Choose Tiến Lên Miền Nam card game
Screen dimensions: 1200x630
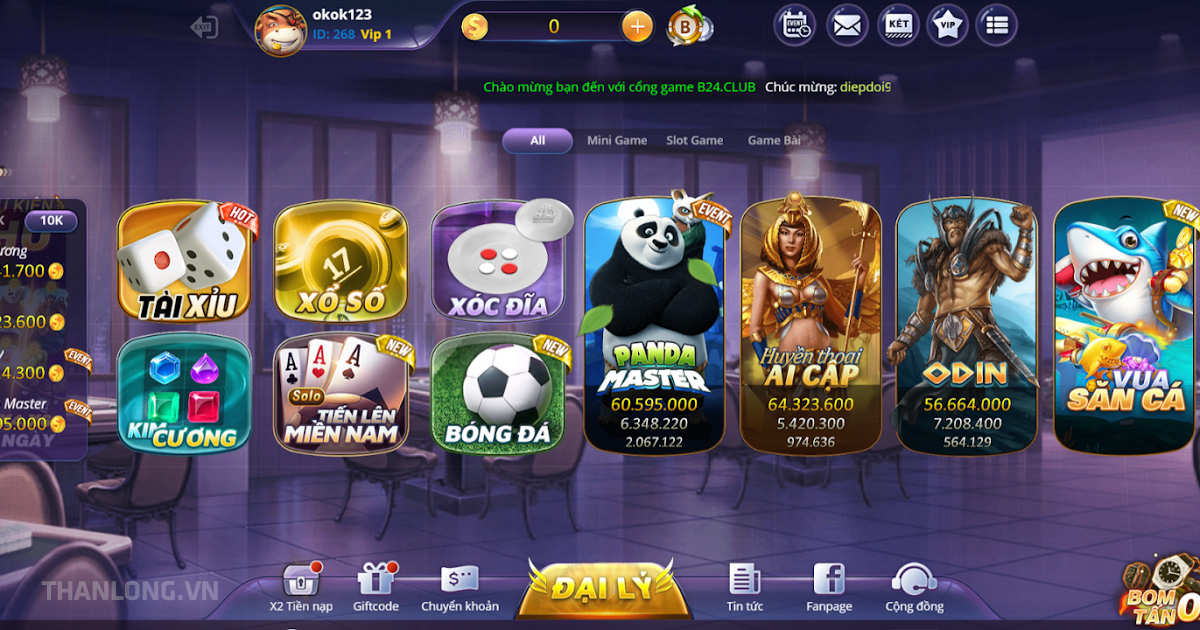coord(340,394)
